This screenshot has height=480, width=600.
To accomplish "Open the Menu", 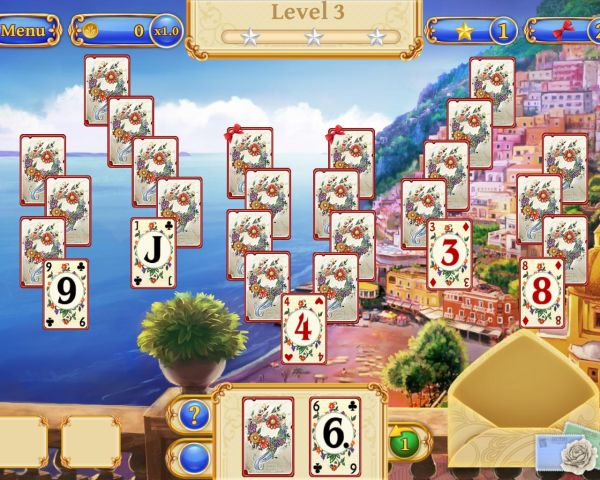I will coord(27,30).
